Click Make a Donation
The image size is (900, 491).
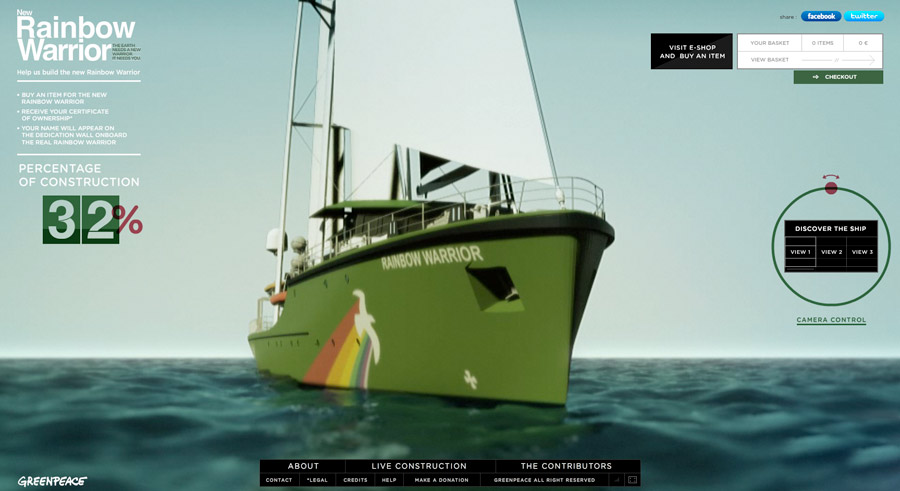441,480
